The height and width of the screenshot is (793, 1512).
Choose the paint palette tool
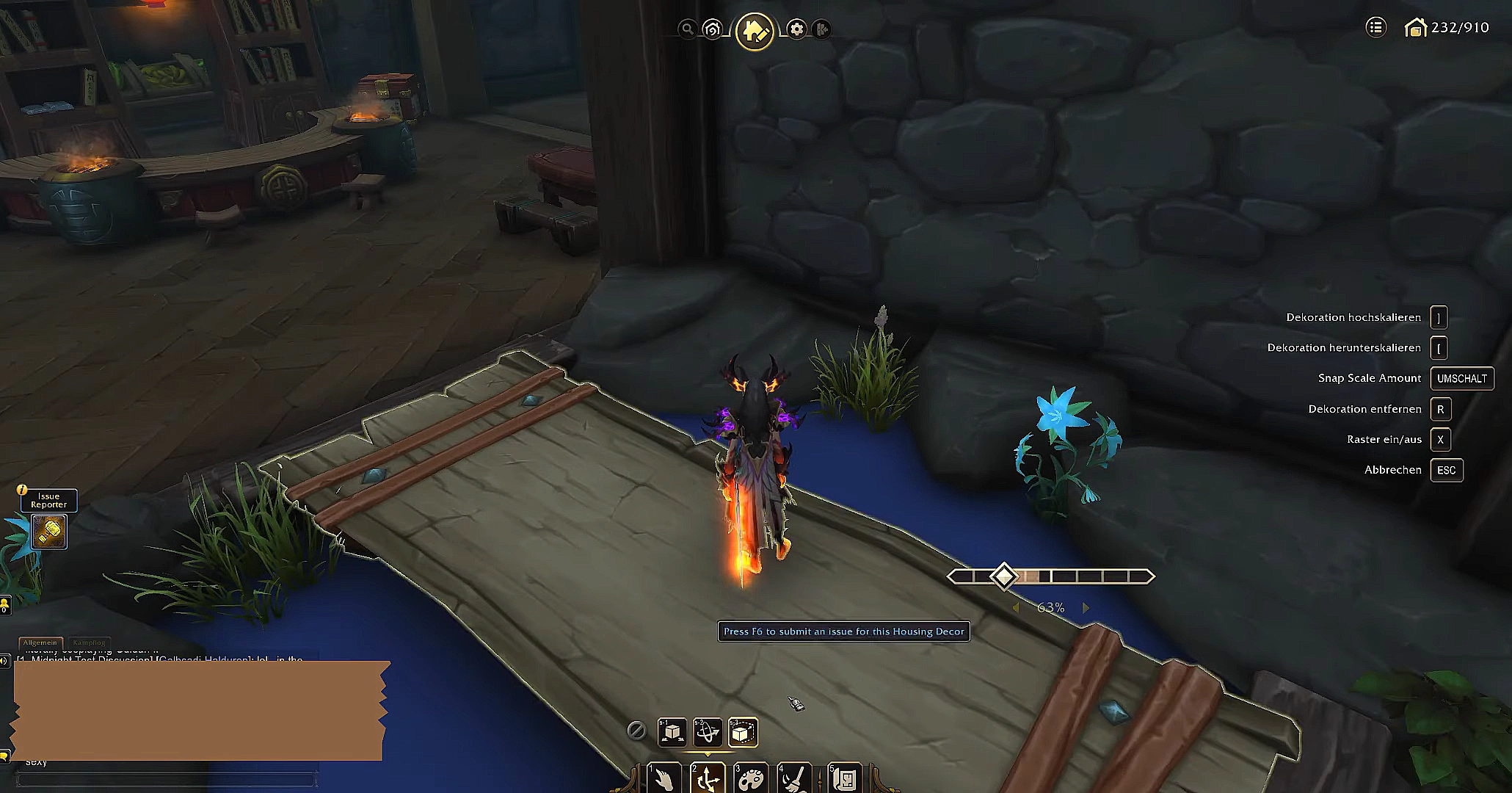tap(751, 778)
